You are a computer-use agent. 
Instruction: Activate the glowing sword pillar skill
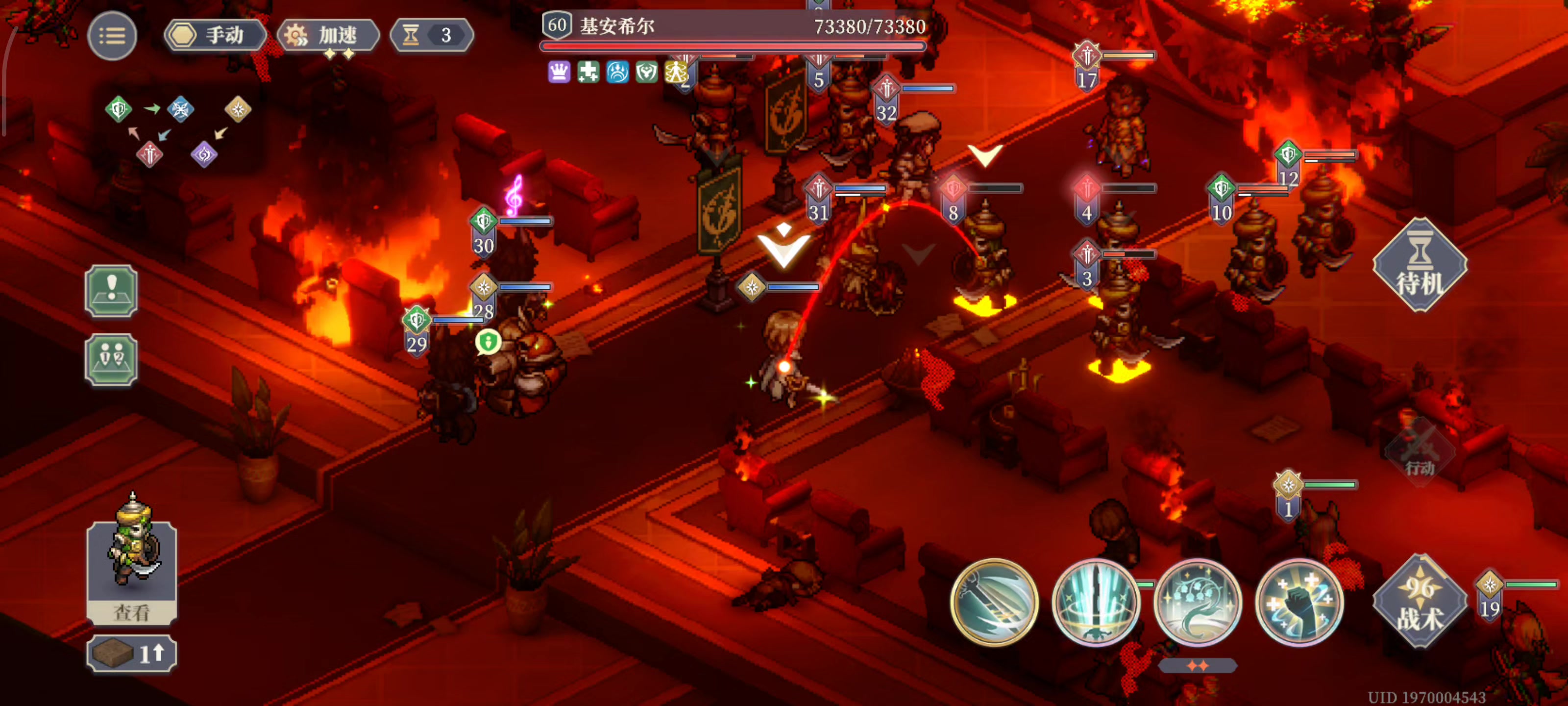coord(1096,602)
